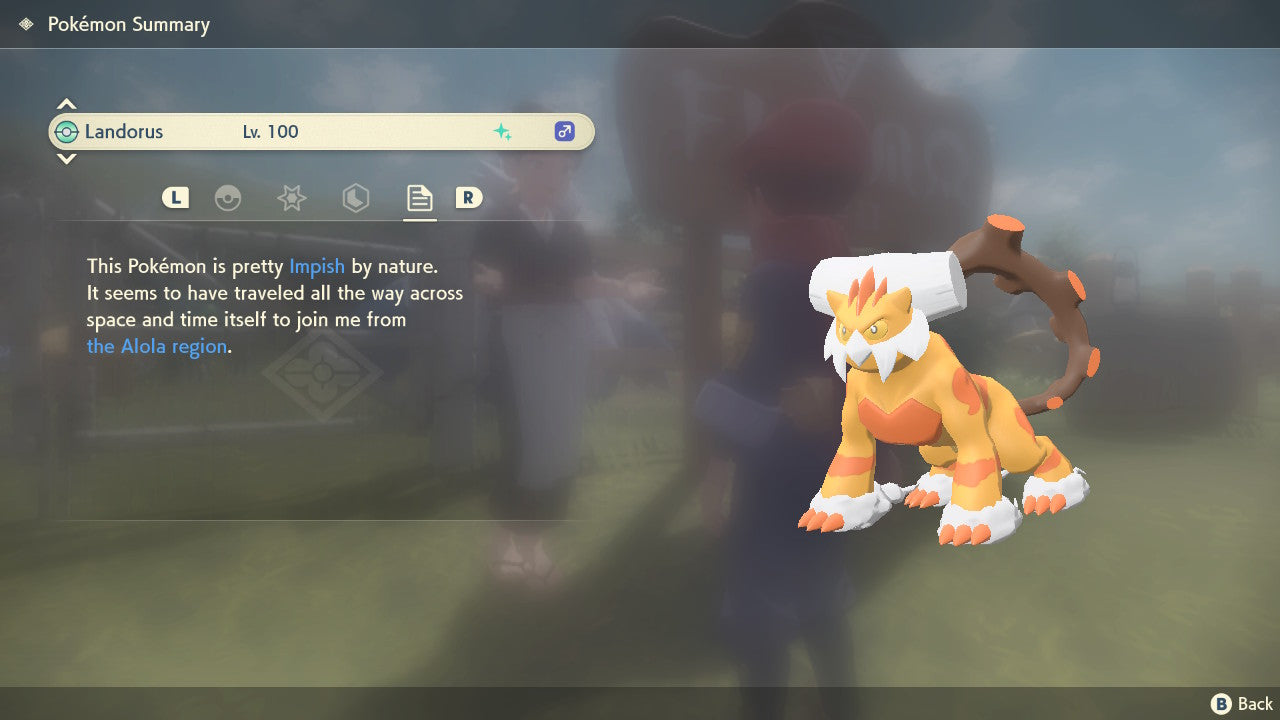Switch to the Poké Ball info tab
Viewport: 1280px width, 720px height.
(228, 198)
